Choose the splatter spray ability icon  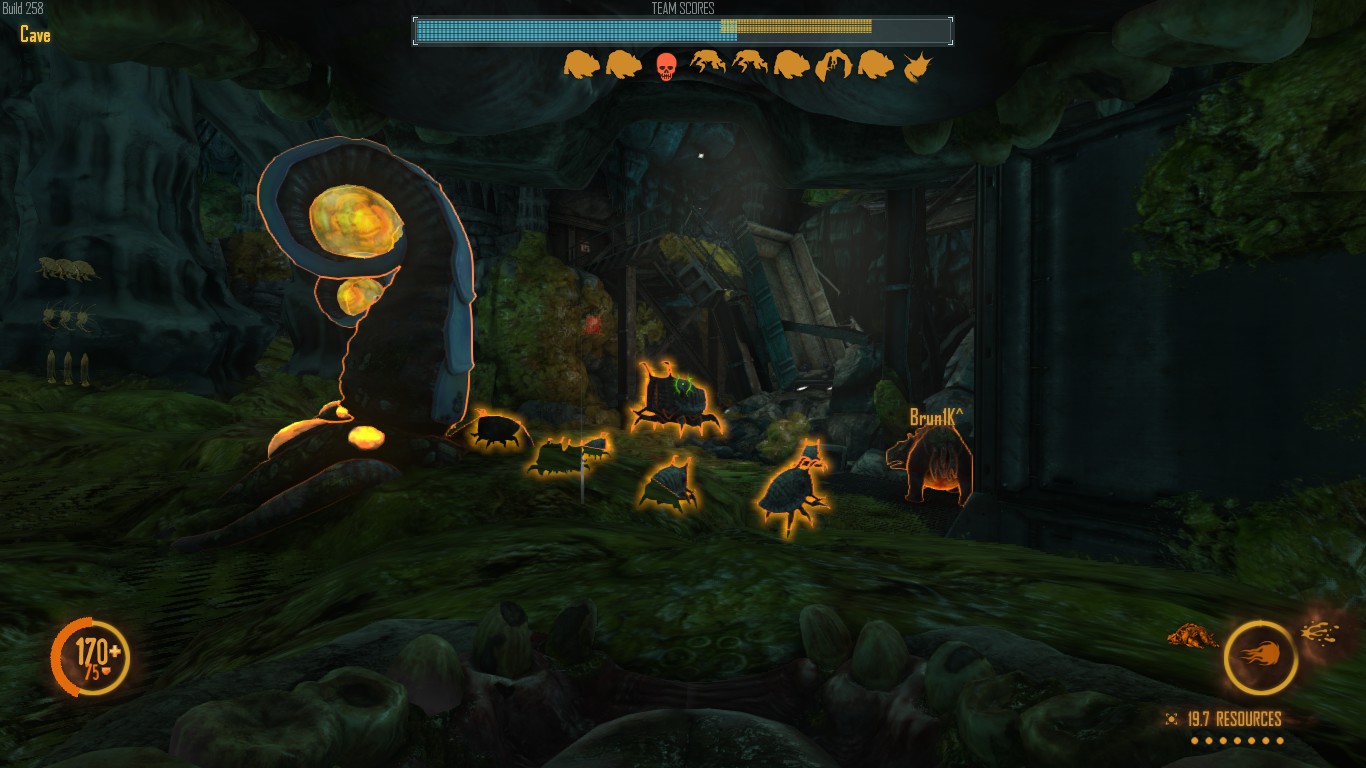pyautogui.click(x=1320, y=631)
